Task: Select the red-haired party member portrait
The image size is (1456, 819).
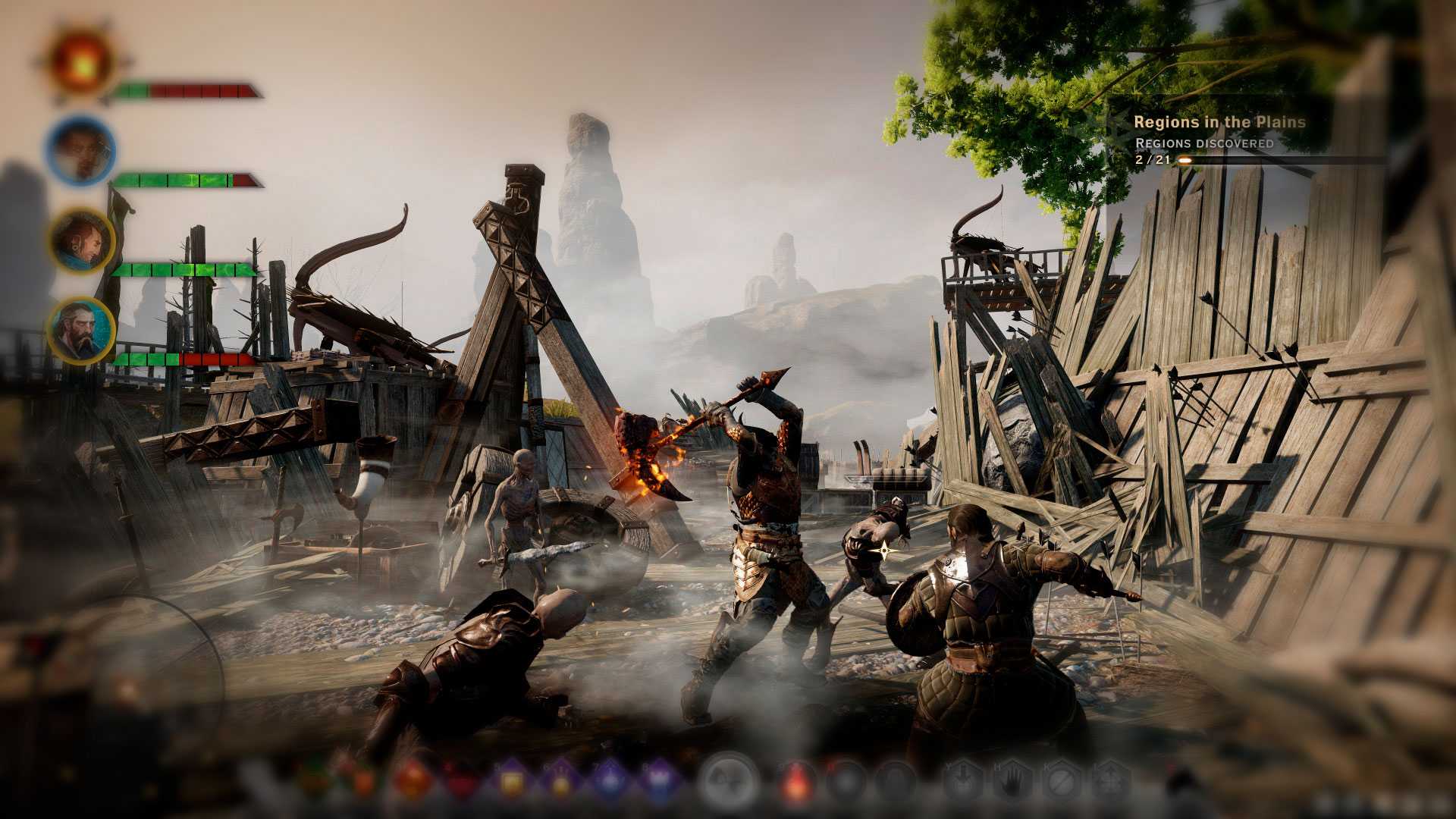Action: [81, 240]
